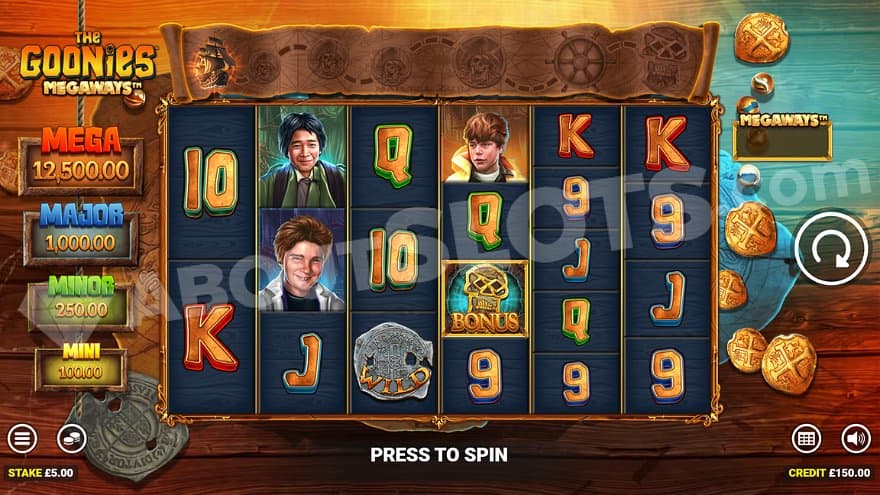Open the paytable grid icon
Screen dimensions: 880x495
[807, 438]
